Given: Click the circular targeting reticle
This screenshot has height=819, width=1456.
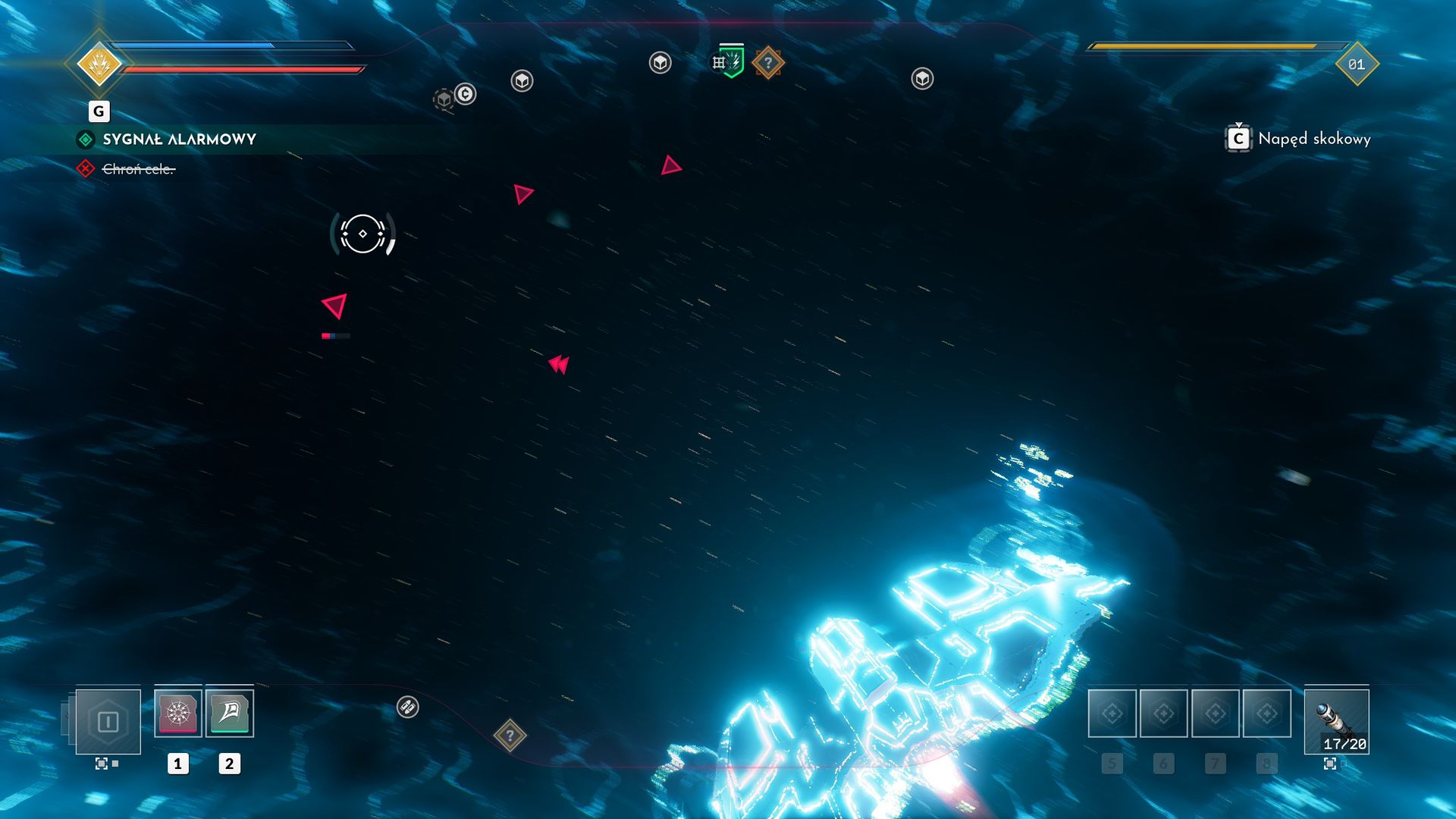Looking at the screenshot, I should coord(362,234).
